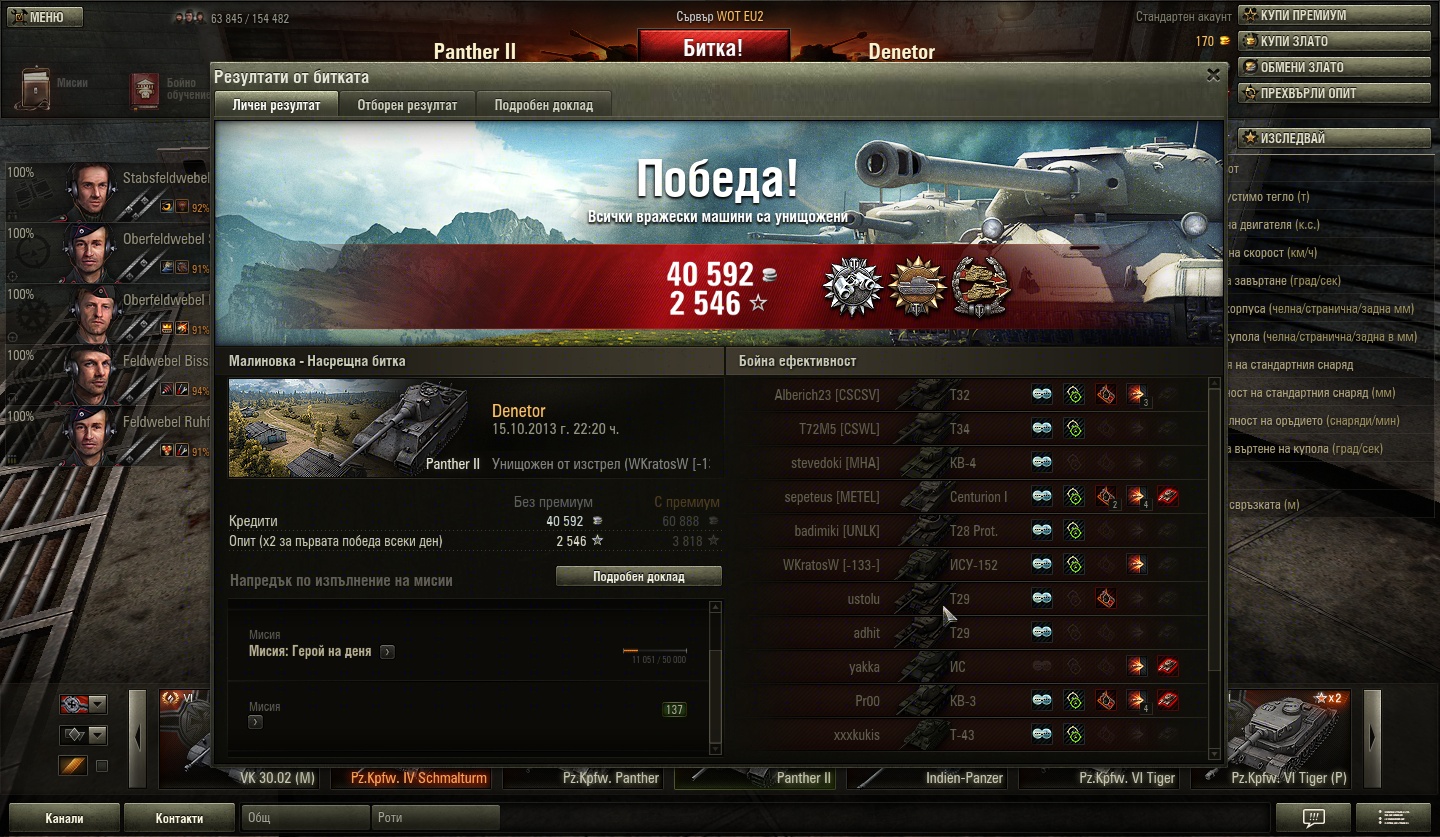Open the Канали chat channels

(x=65, y=818)
